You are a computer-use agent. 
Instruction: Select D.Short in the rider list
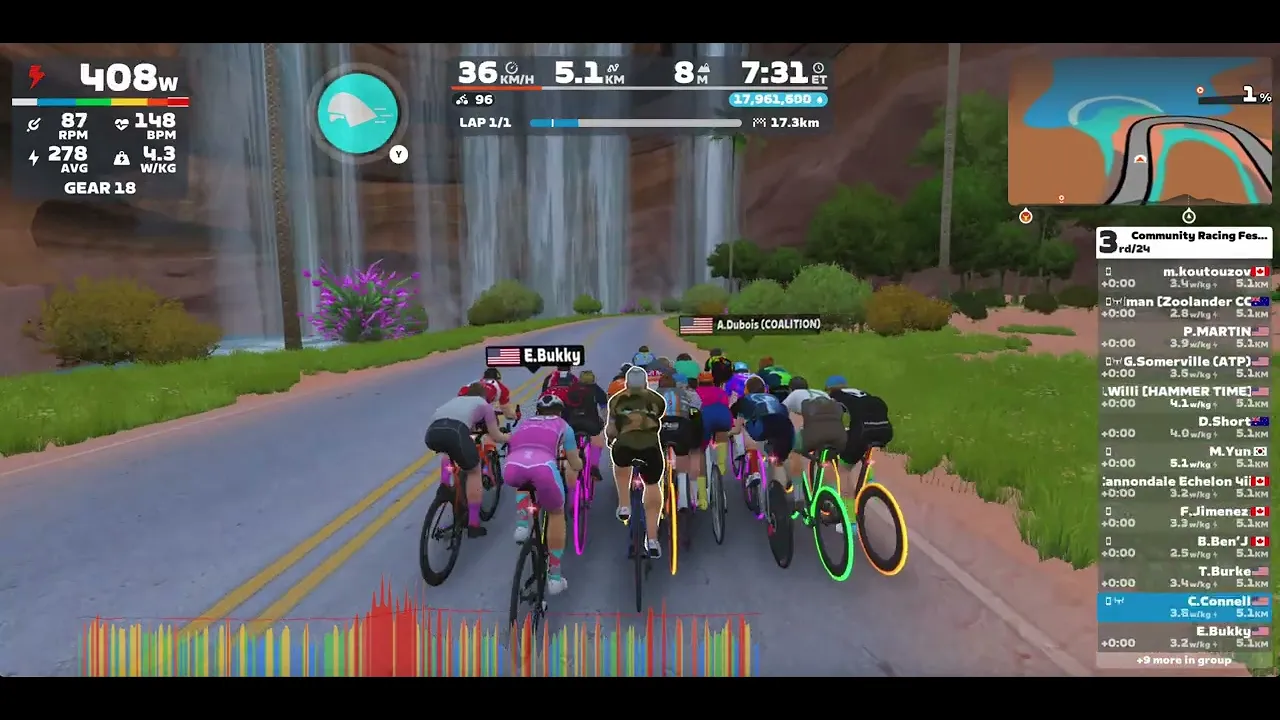(1184, 427)
